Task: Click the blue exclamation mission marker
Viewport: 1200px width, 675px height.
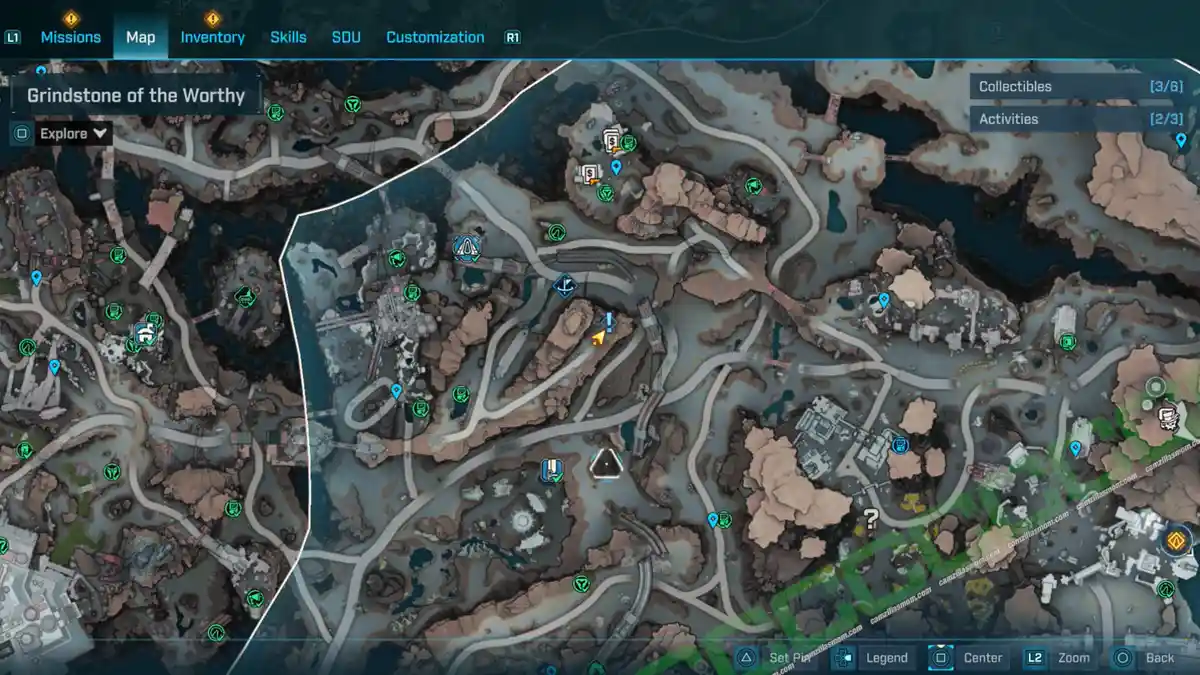Action: [x=609, y=320]
